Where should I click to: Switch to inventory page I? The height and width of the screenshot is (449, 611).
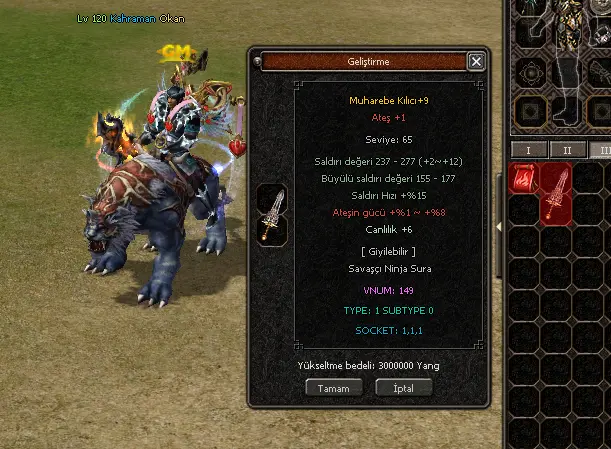pos(527,150)
